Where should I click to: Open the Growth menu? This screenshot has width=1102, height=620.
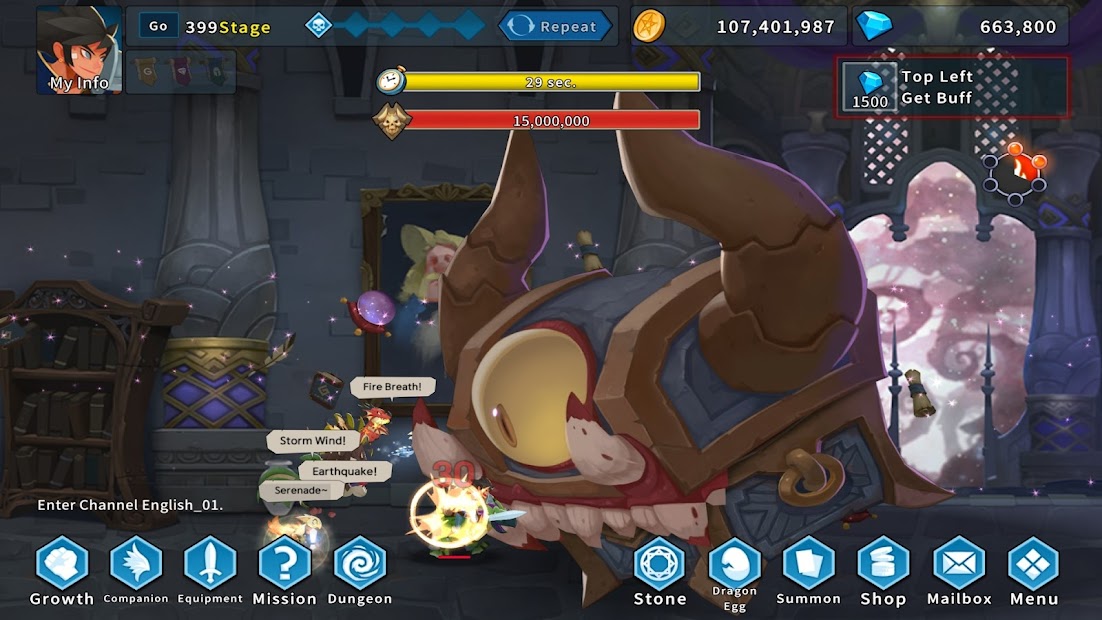[62, 565]
